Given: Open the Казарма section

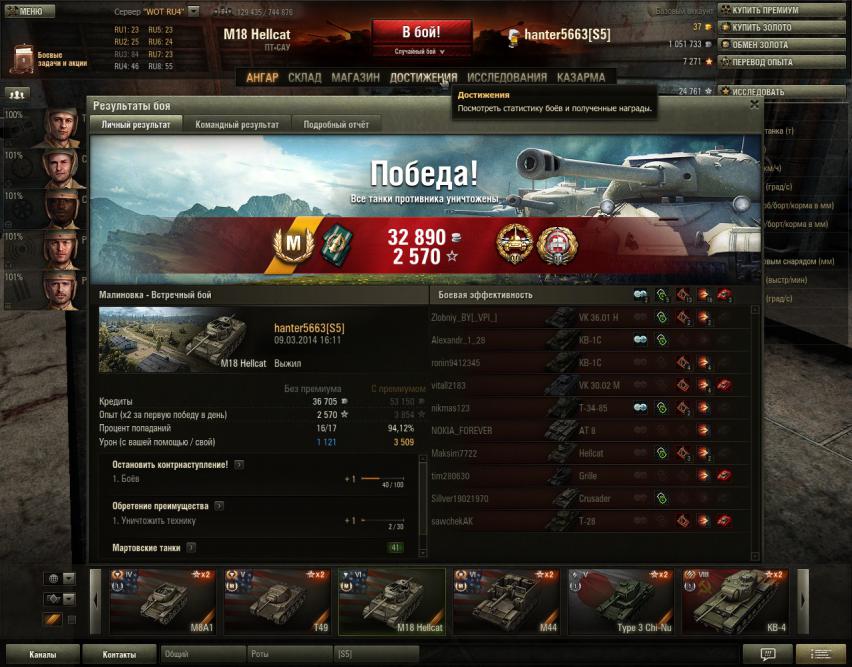Looking at the screenshot, I should (x=580, y=77).
